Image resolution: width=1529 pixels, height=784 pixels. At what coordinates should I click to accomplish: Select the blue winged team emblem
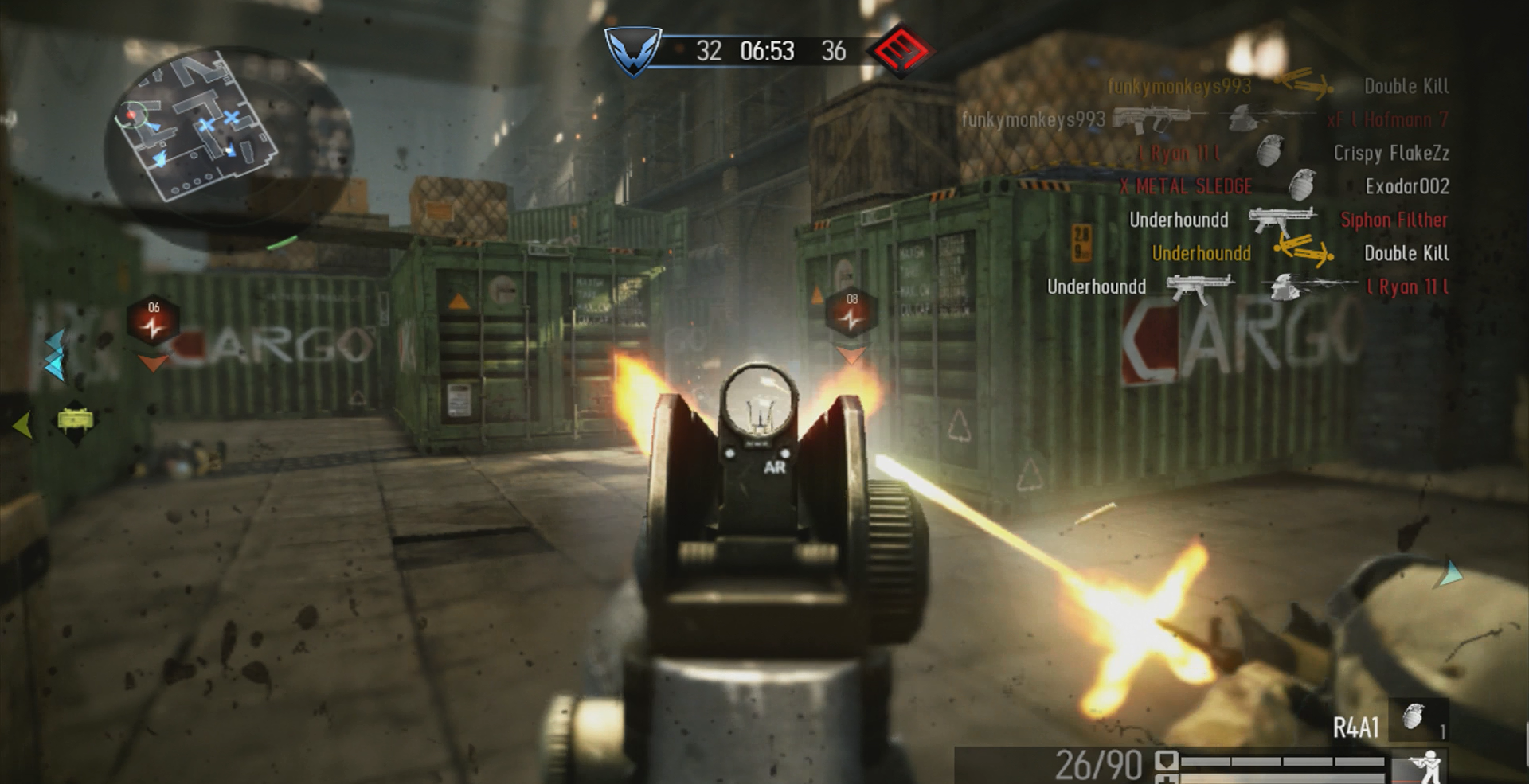(633, 52)
